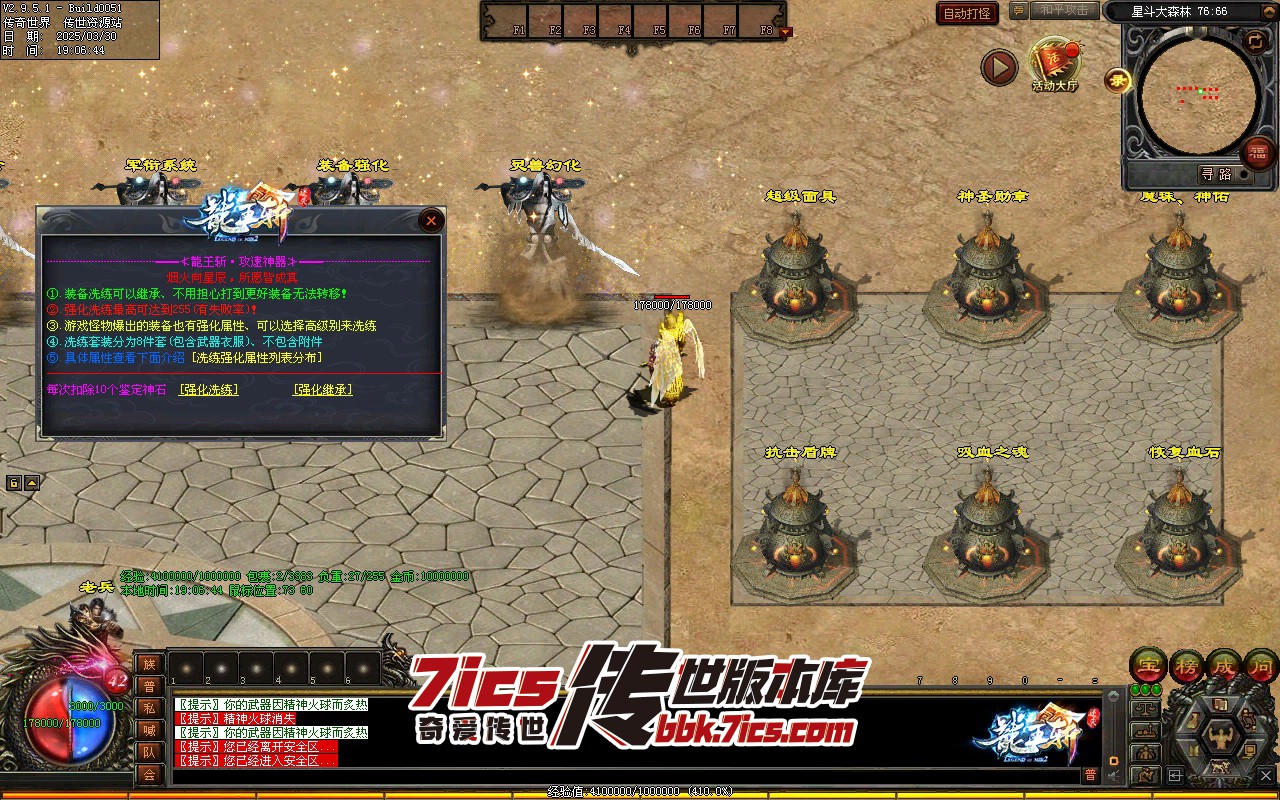1280x800 pixels.
Task: Toggle the 自动打怪 auto-fight button
Action: tap(967, 13)
